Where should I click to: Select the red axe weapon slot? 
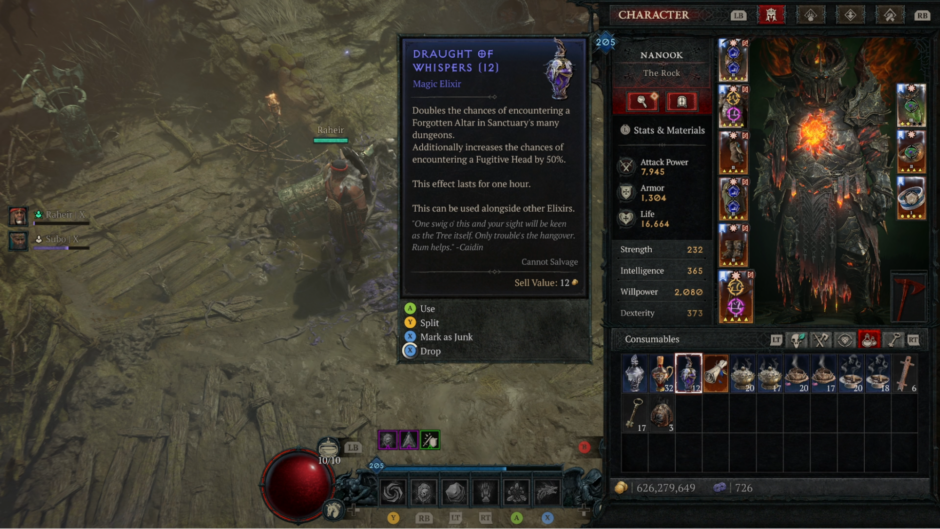[x=908, y=297]
